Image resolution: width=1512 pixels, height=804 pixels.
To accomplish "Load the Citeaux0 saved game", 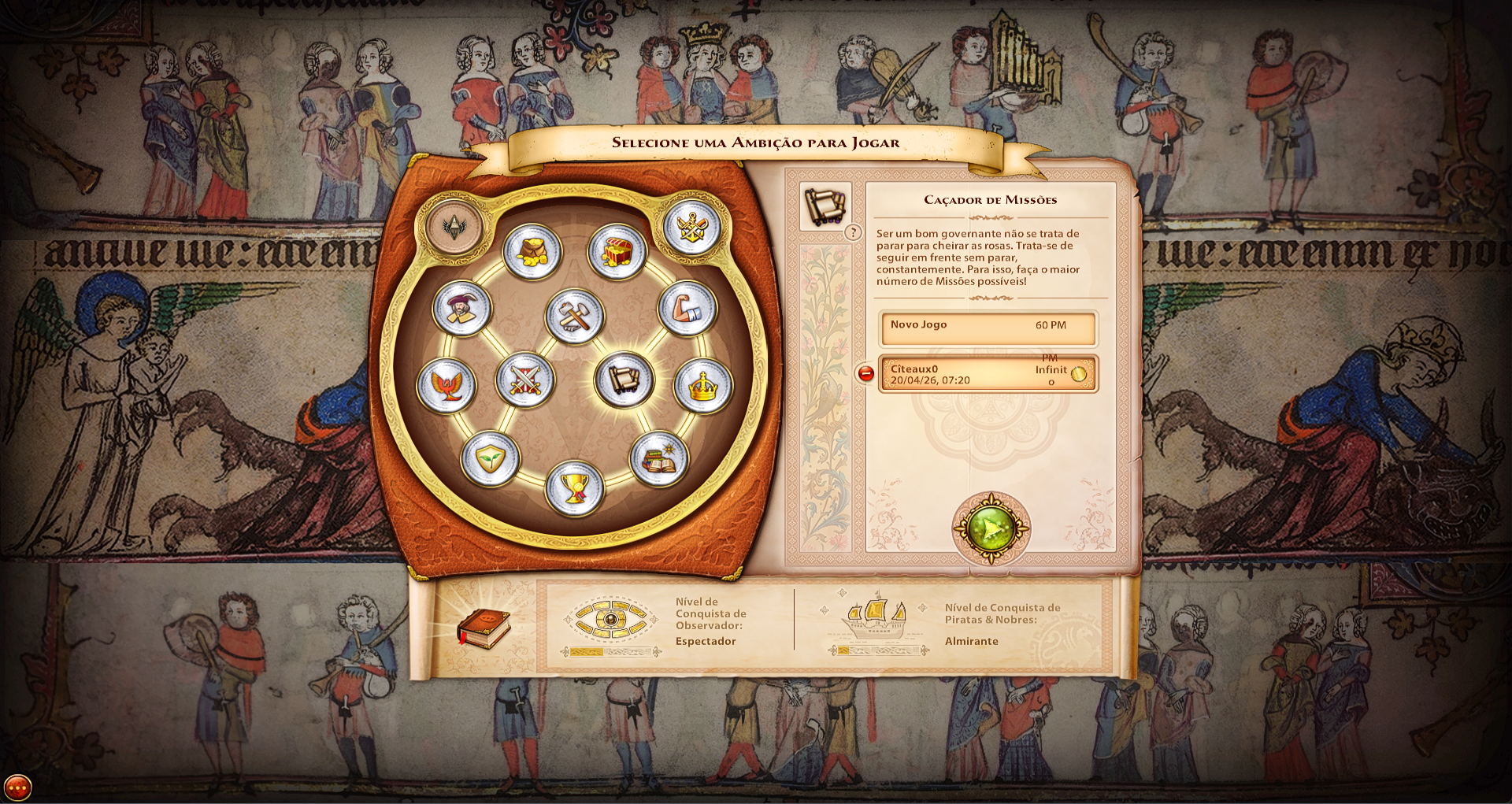I will [x=988, y=374].
